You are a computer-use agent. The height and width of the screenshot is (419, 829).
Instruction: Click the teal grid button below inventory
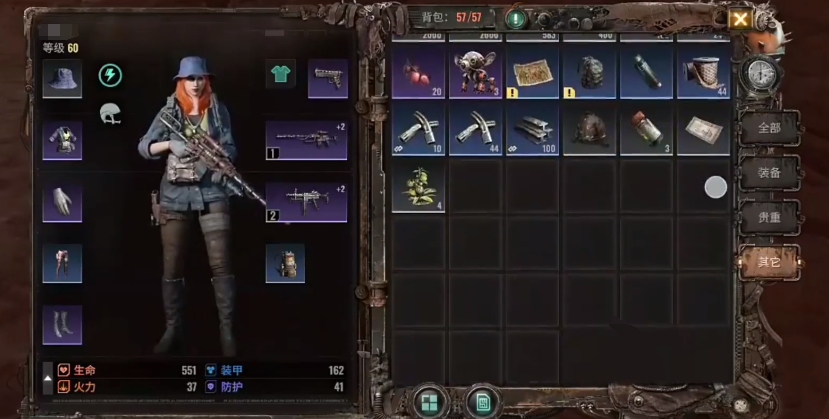point(431,402)
